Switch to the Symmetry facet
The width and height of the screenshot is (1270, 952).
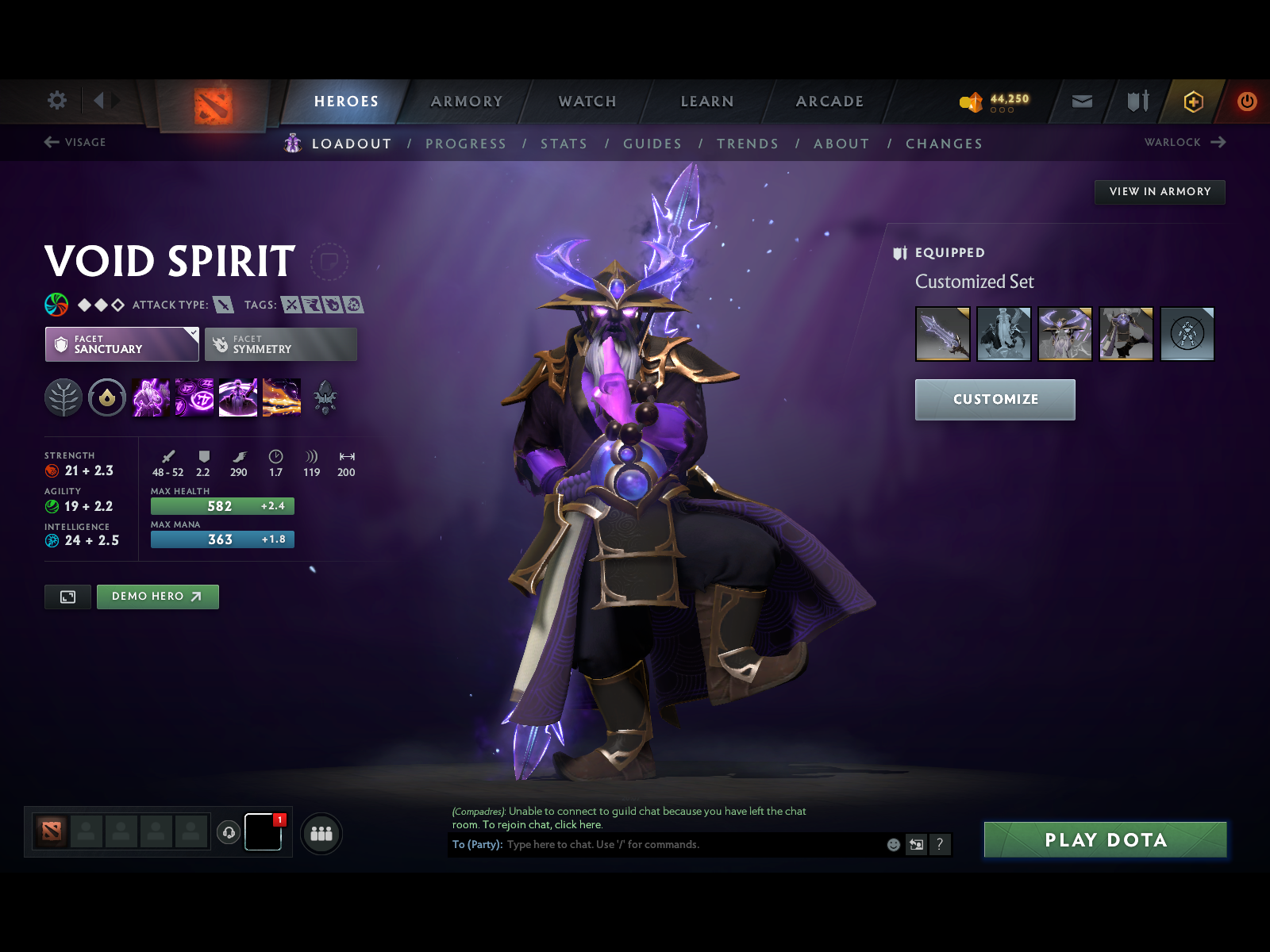(280, 344)
